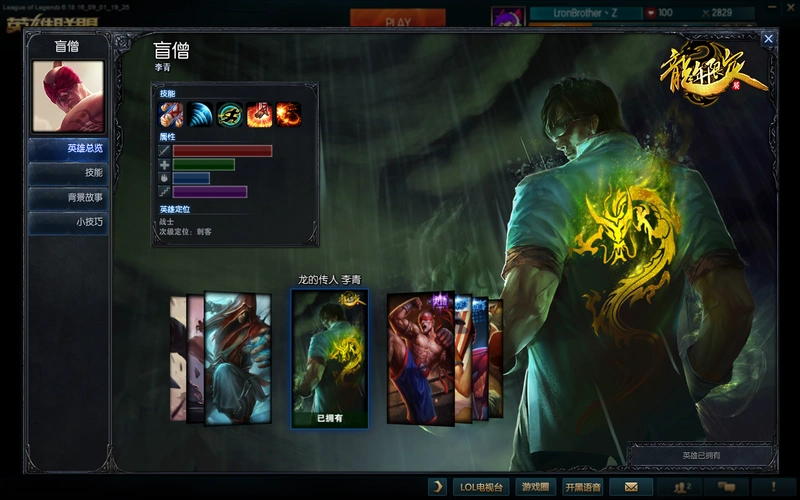This screenshot has width=800, height=500.
Task: Choose the Muay Thai boxer skin card
Action: click(x=420, y=357)
